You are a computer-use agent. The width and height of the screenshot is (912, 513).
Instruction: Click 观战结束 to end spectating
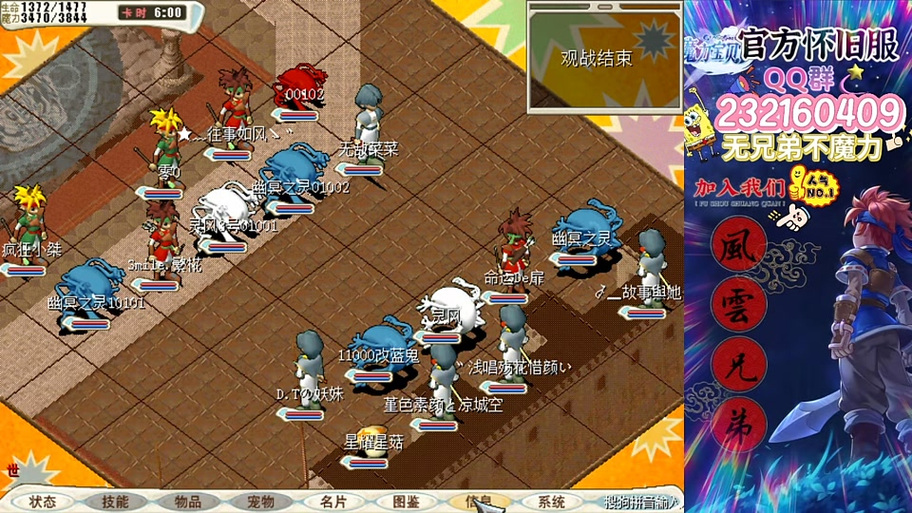596,58
